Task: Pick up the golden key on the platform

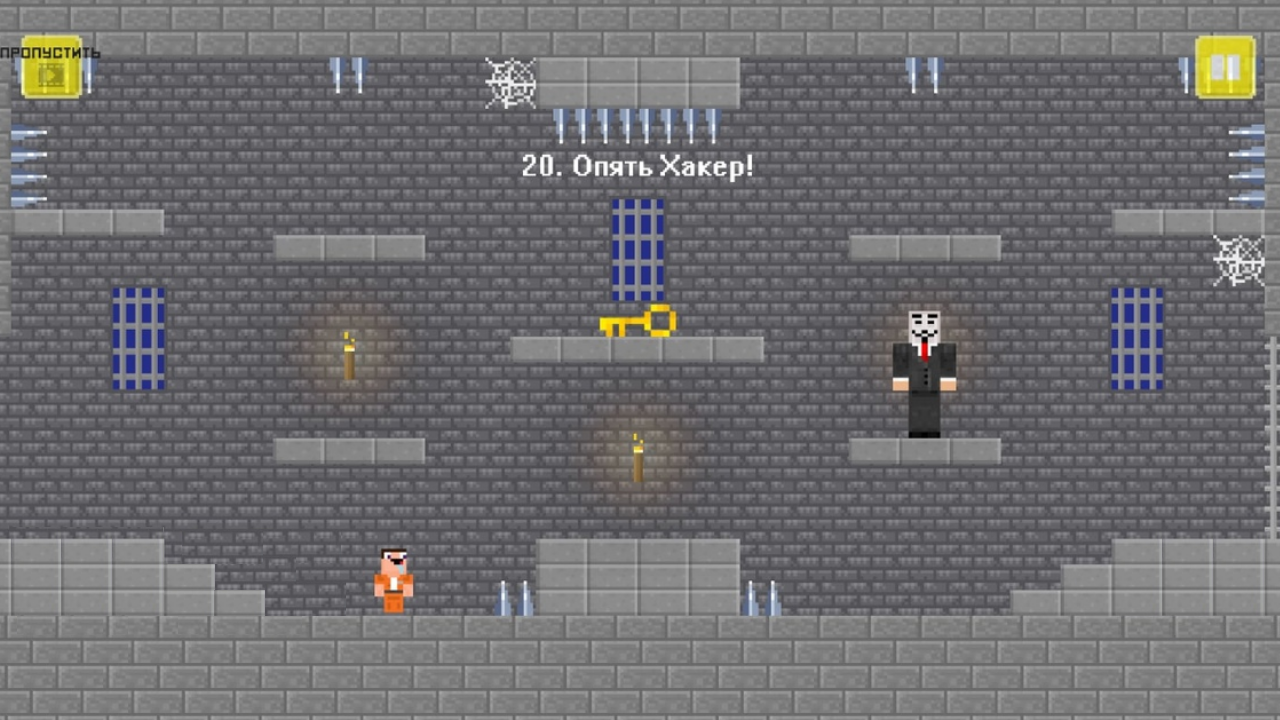Action: click(x=638, y=323)
